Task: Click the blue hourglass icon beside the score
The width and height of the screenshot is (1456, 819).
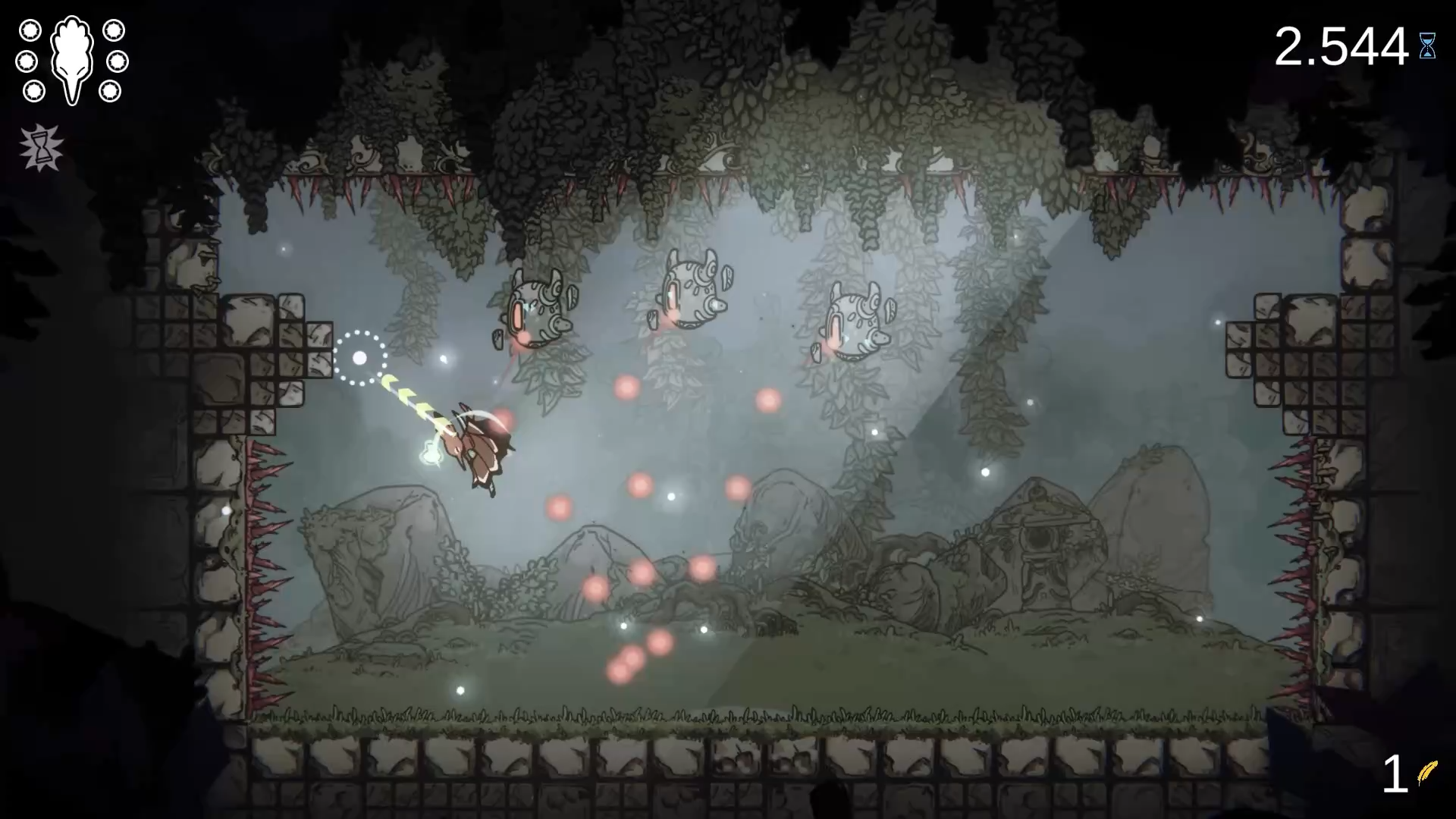Action: pyautogui.click(x=1429, y=47)
